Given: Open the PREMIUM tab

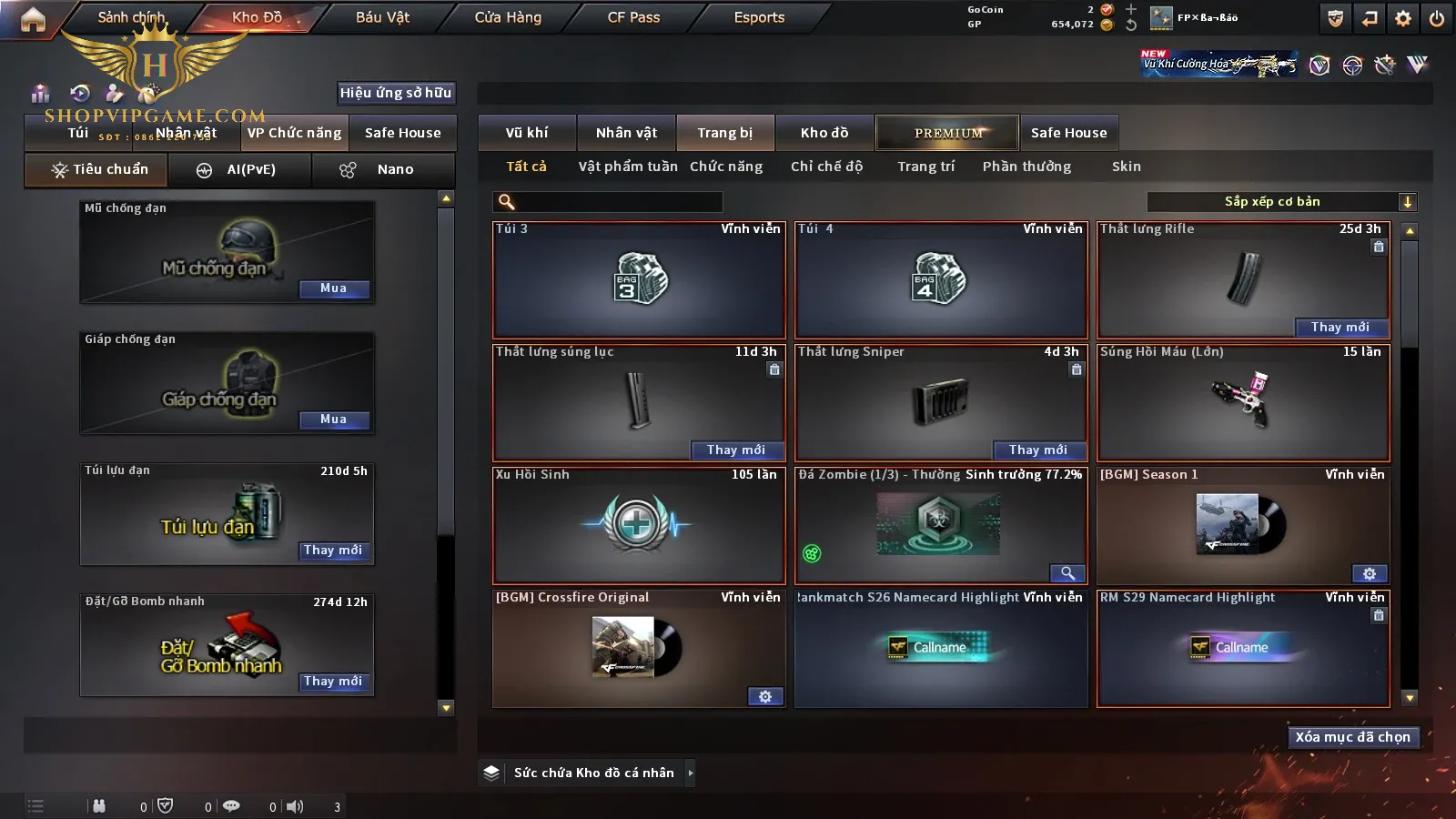Looking at the screenshot, I should pyautogui.click(x=948, y=133).
